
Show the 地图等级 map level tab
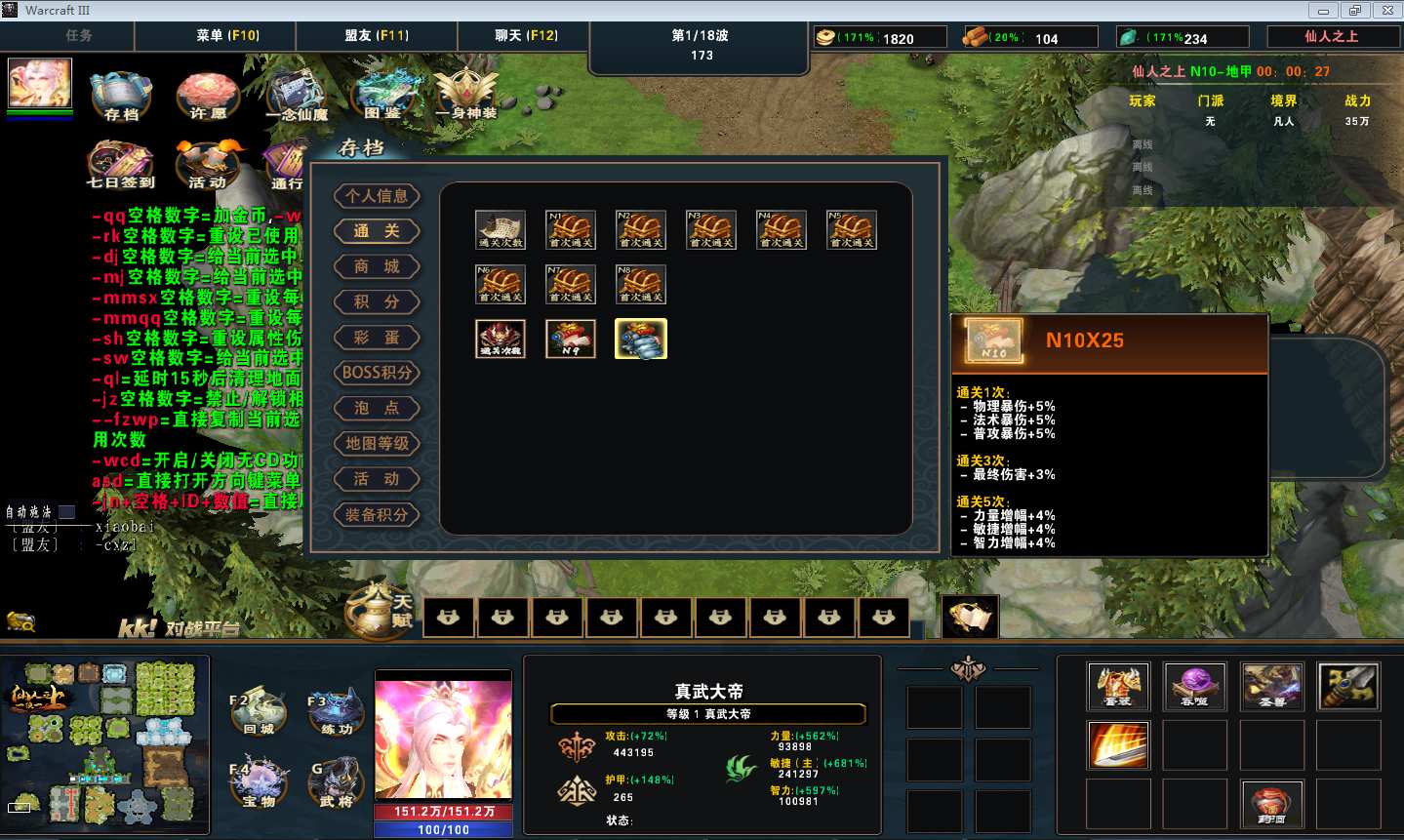tap(377, 444)
